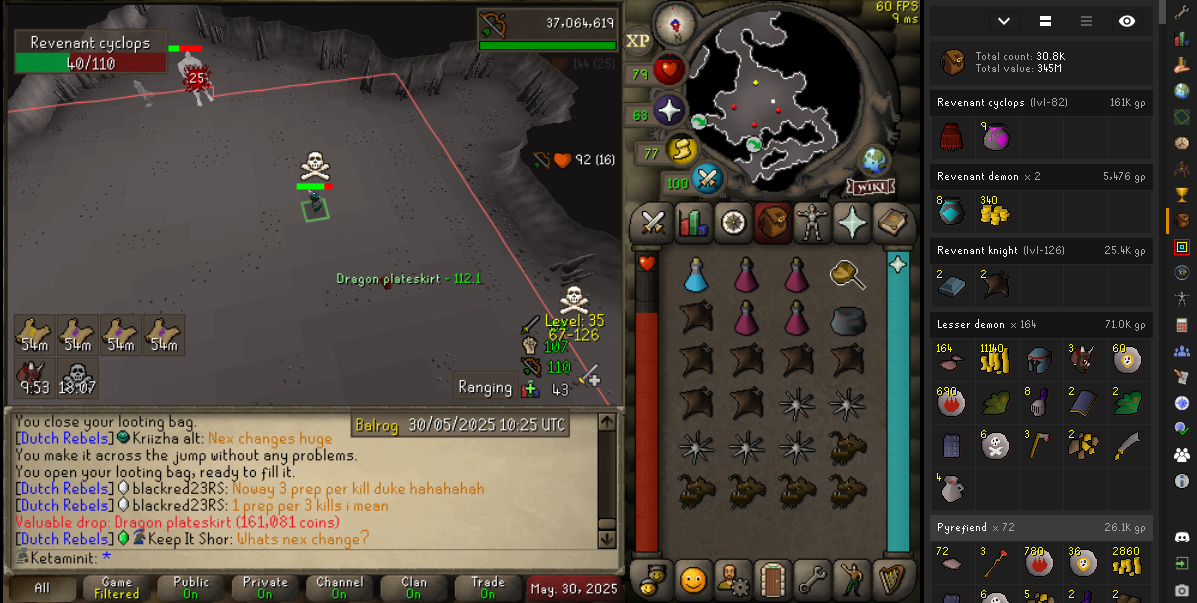Switch chat to the Game tab
This screenshot has width=1197, height=603.
(116, 588)
